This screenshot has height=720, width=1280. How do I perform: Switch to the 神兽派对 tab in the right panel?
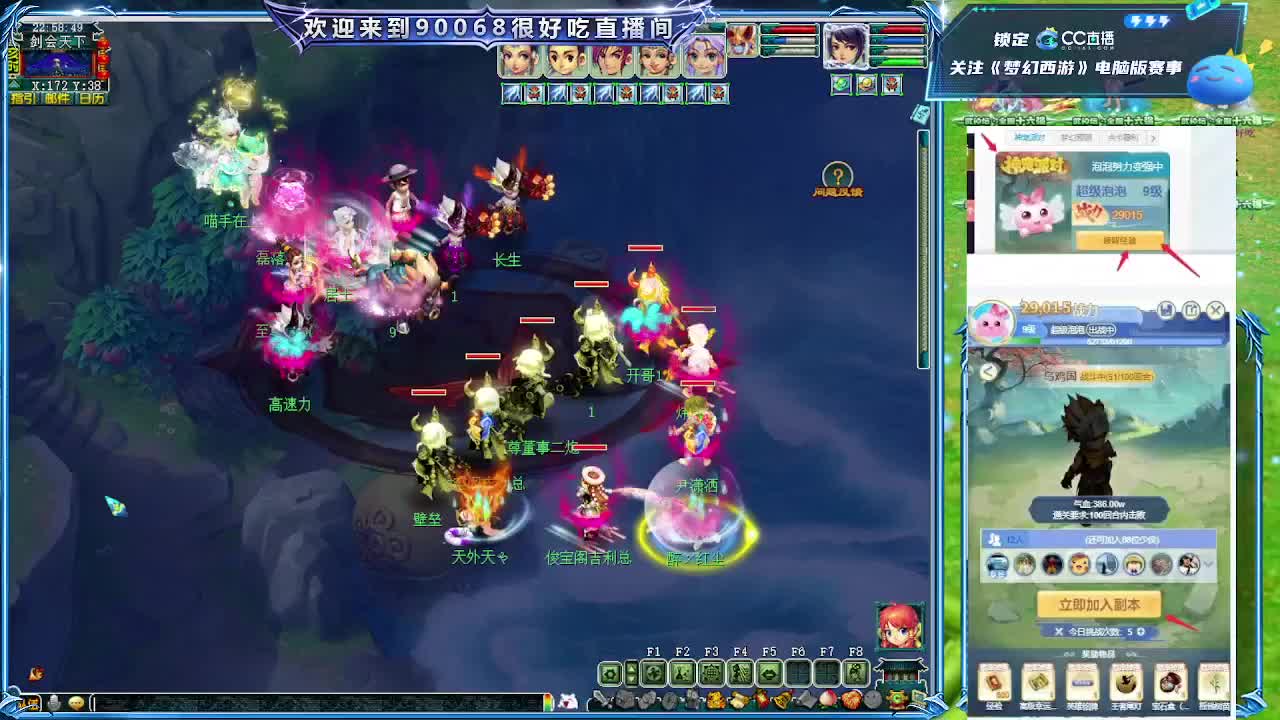click(x=1028, y=138)
